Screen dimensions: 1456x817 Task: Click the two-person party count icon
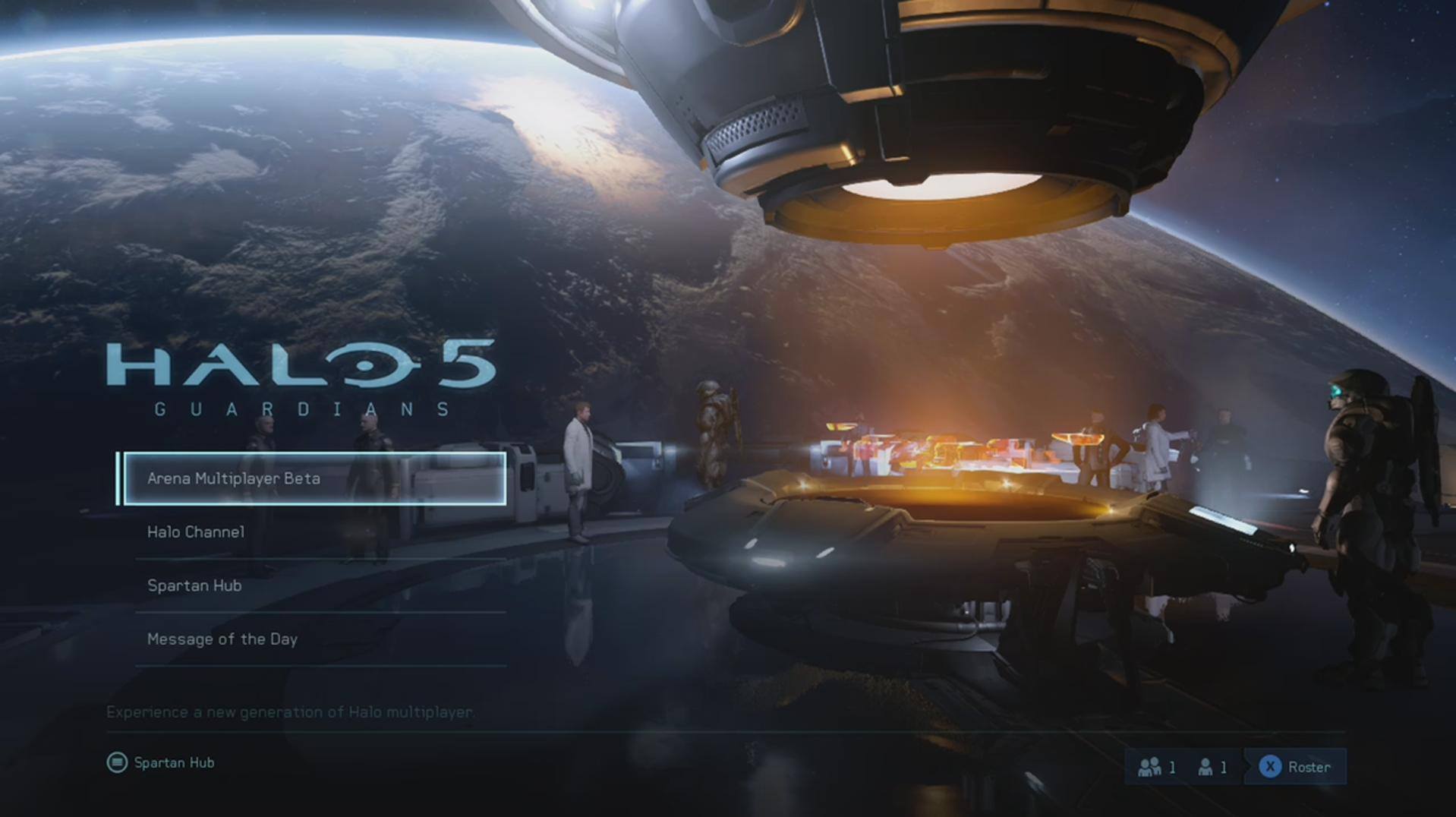1150,766
